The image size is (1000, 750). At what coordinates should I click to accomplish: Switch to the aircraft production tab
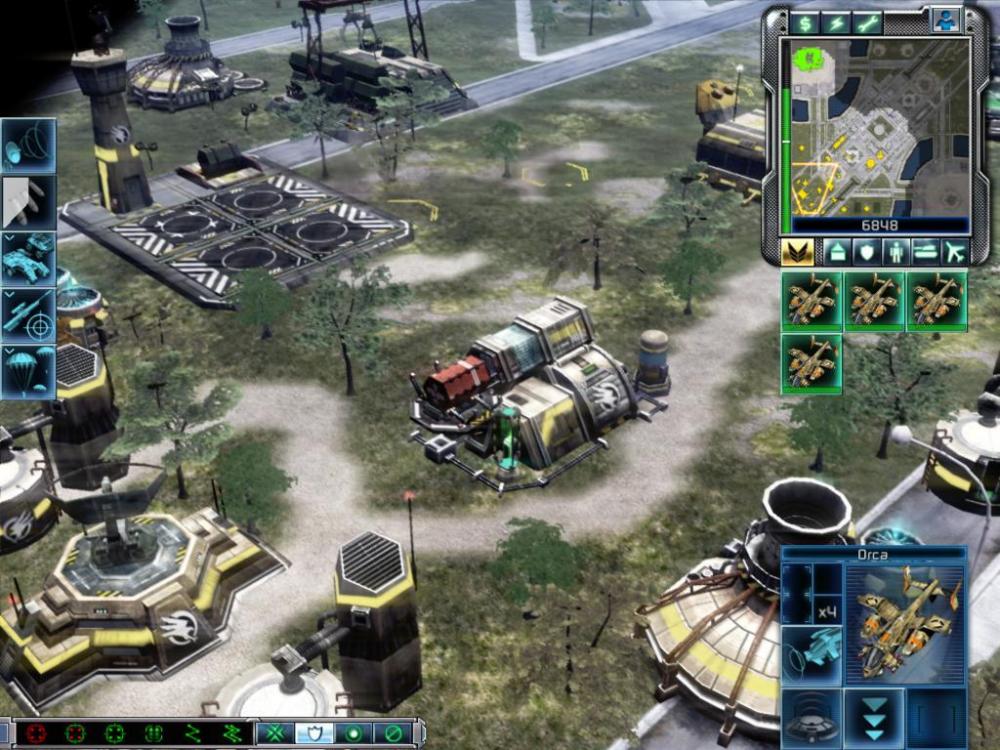click(955, 252)
